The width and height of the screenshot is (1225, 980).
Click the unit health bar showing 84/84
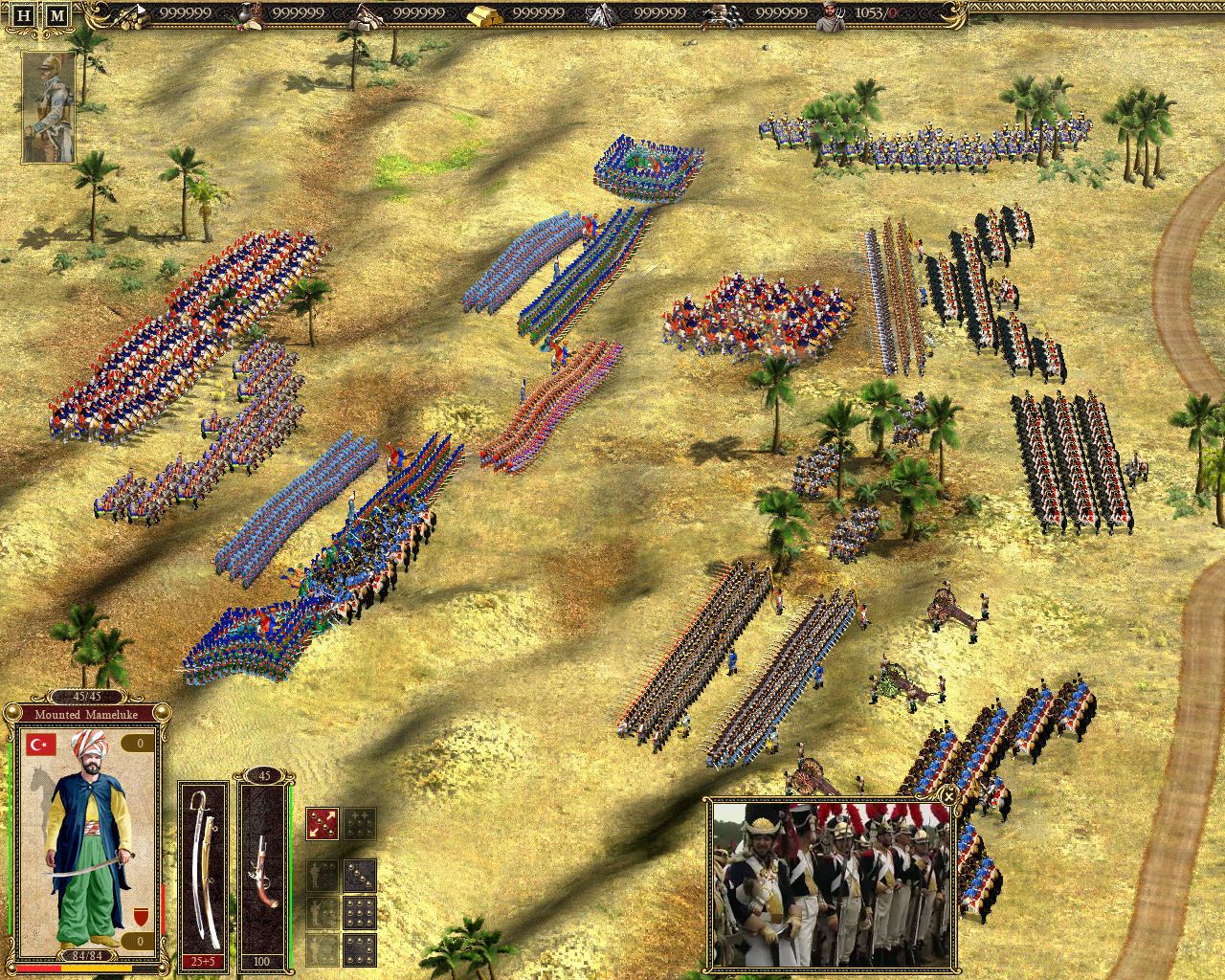tap(88, 955)
